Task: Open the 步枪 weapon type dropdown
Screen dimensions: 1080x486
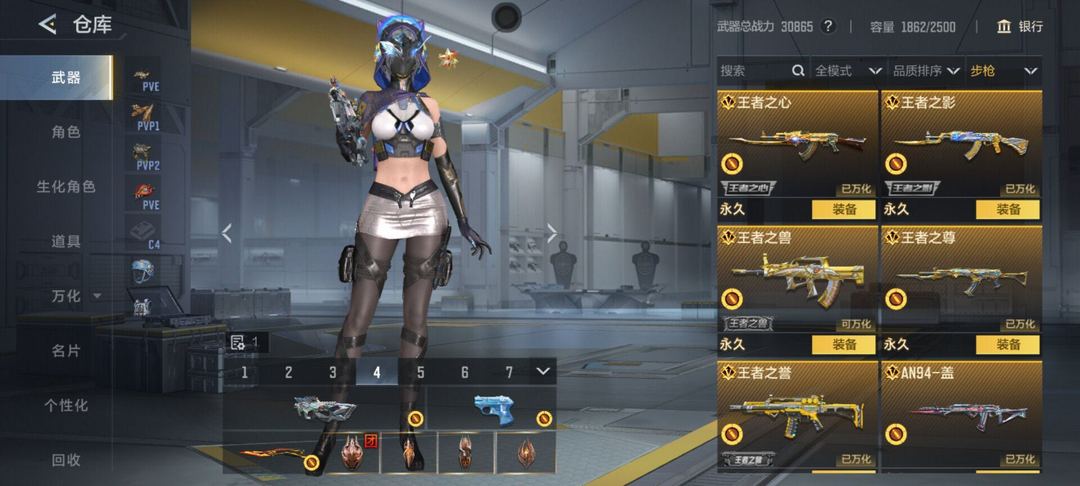Action: tap(1003, 71)
